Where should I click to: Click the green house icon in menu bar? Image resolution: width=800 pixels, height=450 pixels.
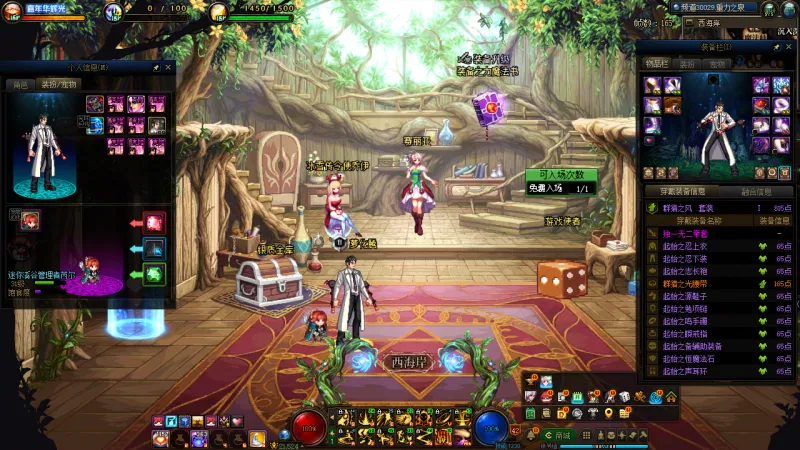(x=671, y=397)
